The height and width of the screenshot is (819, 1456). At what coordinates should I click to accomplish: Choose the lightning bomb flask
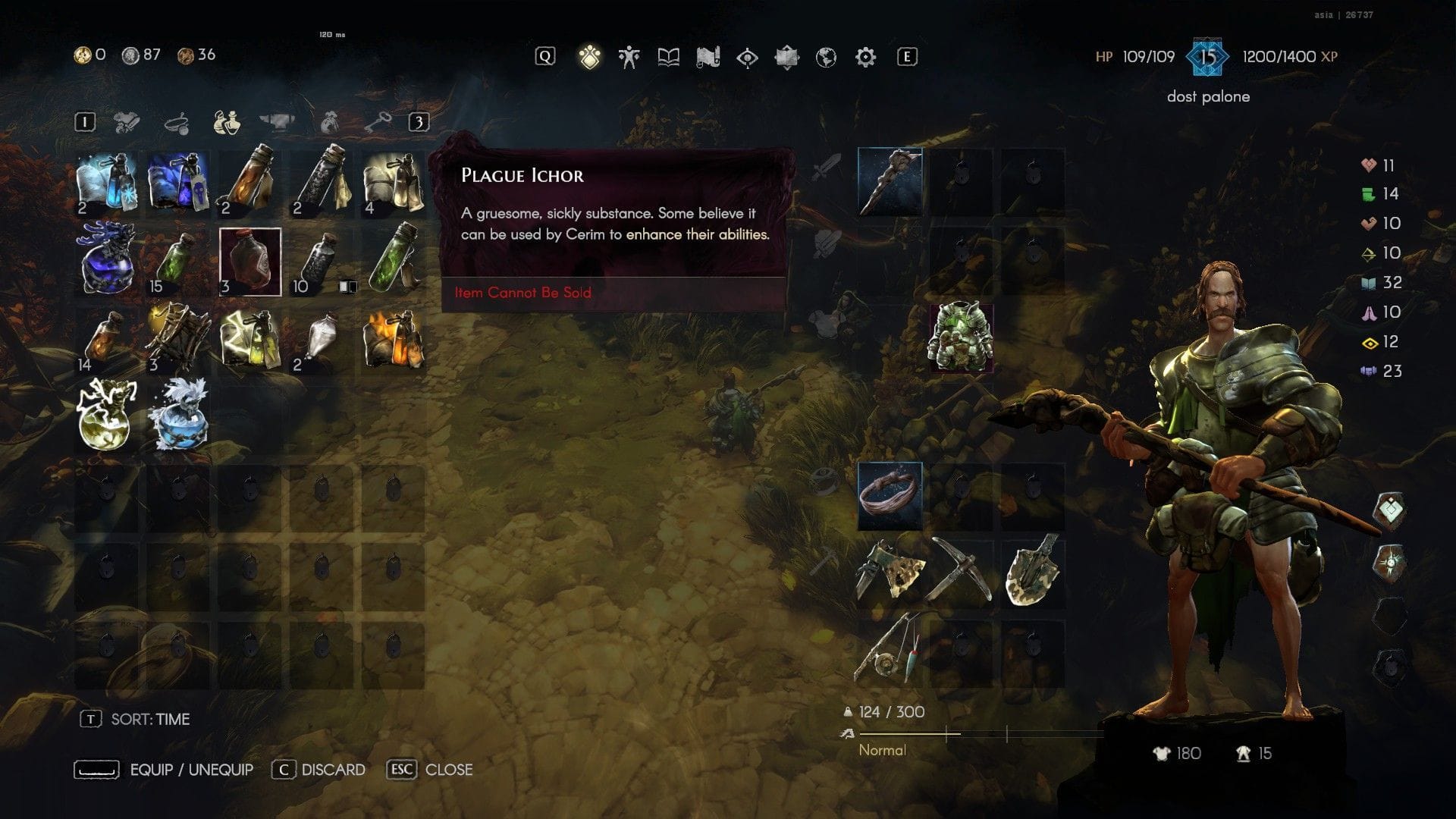(x=107, y=415)
